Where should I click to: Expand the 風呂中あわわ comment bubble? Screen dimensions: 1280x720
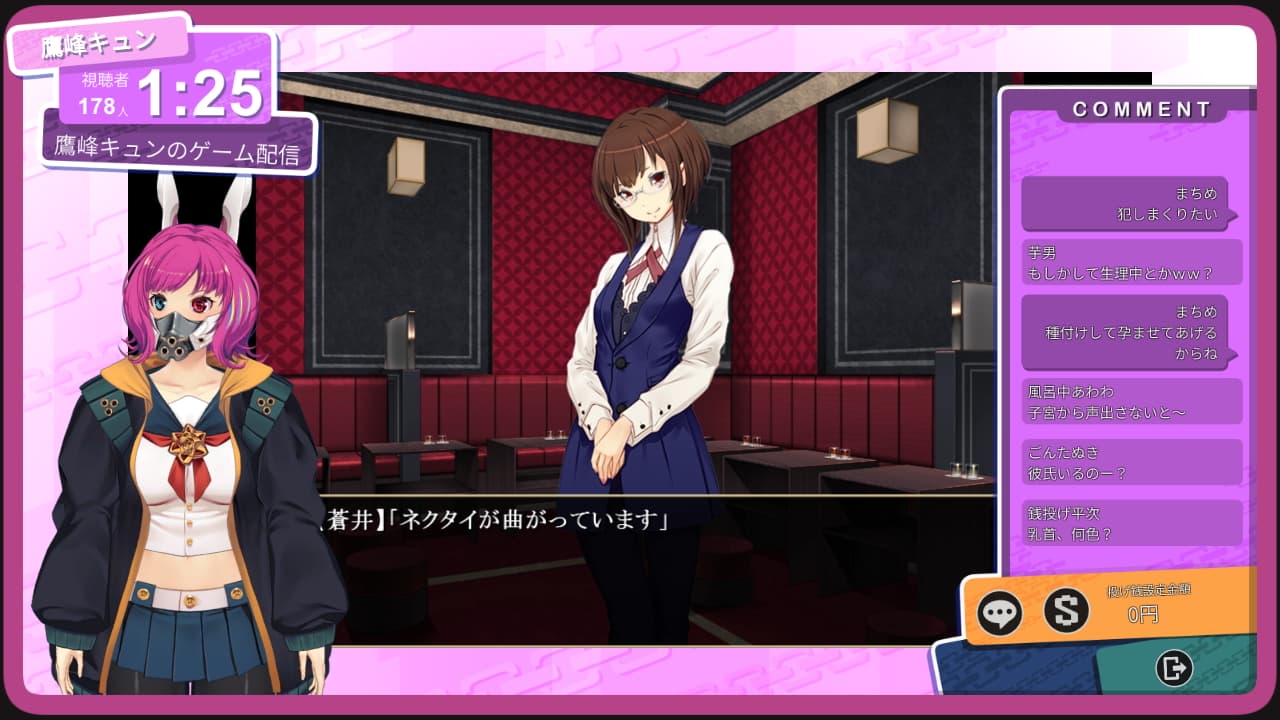coord(1131,399)
